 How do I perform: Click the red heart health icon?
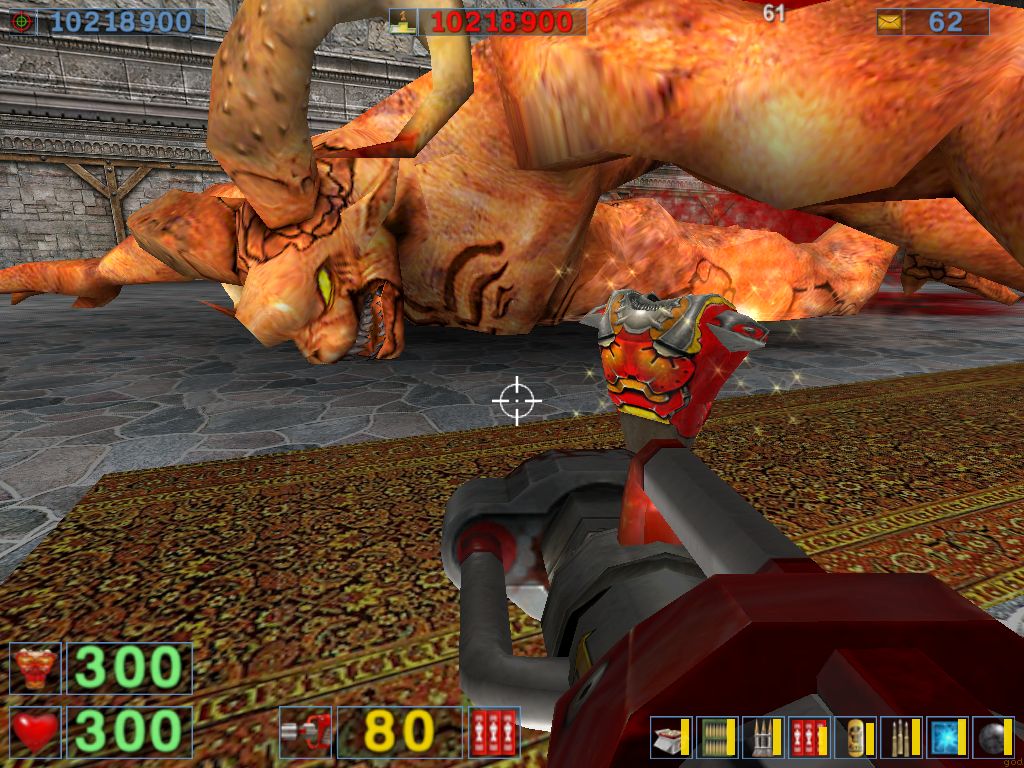[x=36, y=732]
